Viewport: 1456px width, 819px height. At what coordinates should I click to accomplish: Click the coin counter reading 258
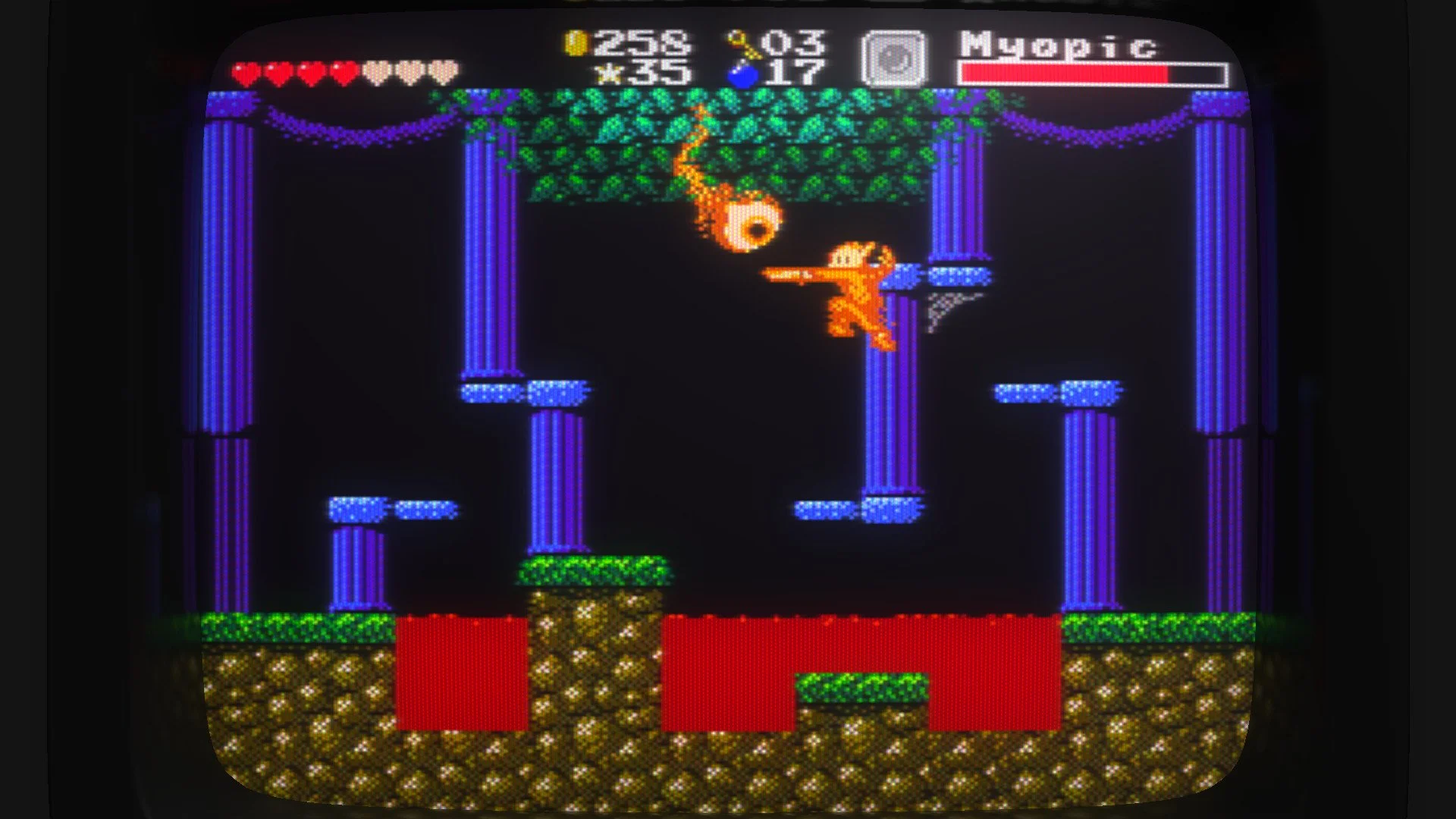click(x=641, y=45)
